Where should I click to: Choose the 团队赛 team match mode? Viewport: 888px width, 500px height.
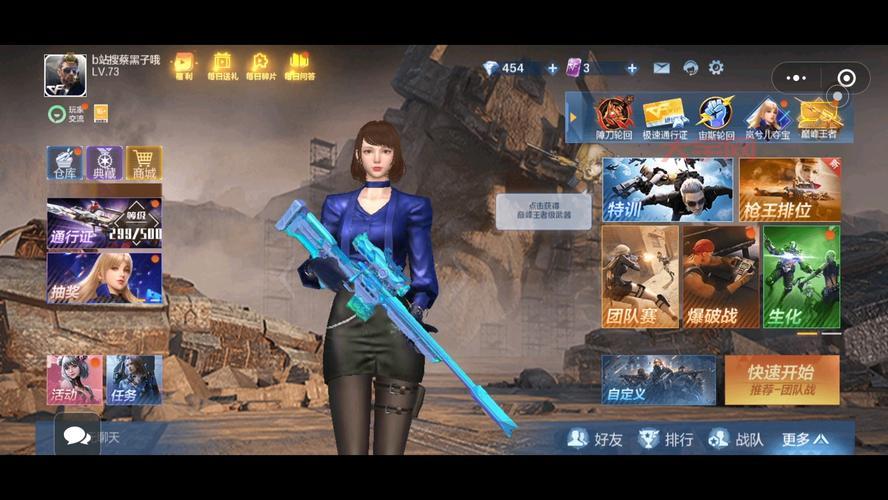(640, 277)
